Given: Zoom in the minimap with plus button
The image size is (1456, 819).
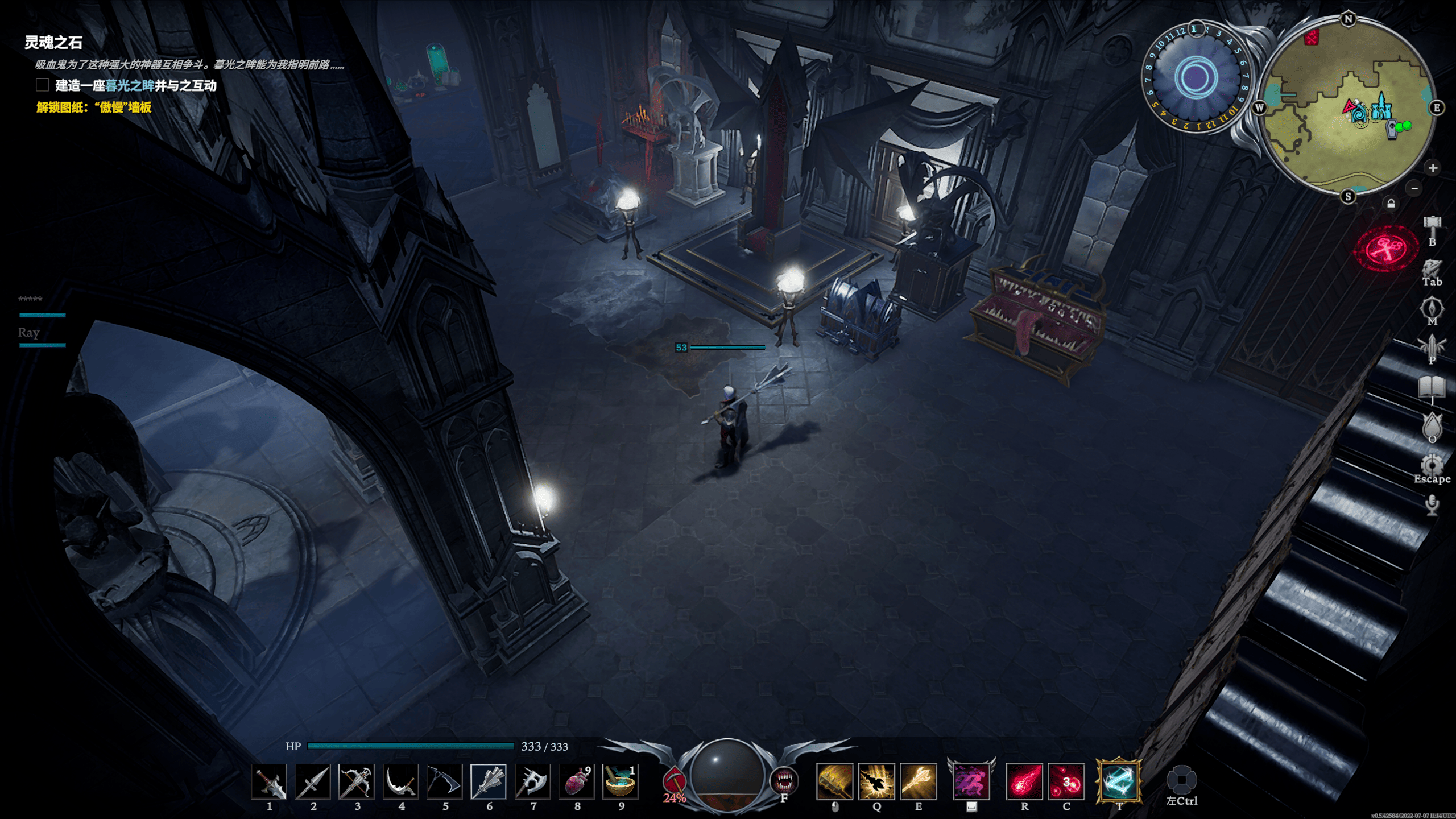Looking at the screenshot, I should coord(1433,168).
